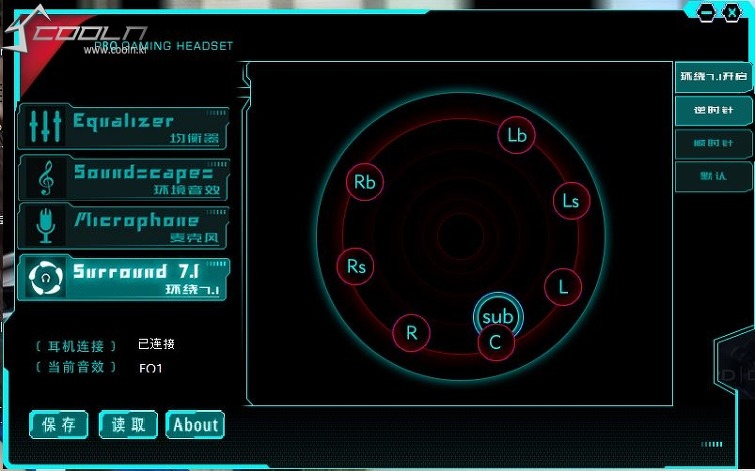Open the Soundscapes menu entry
This screenshot has width=755, height=471.
tap(123, 178)
